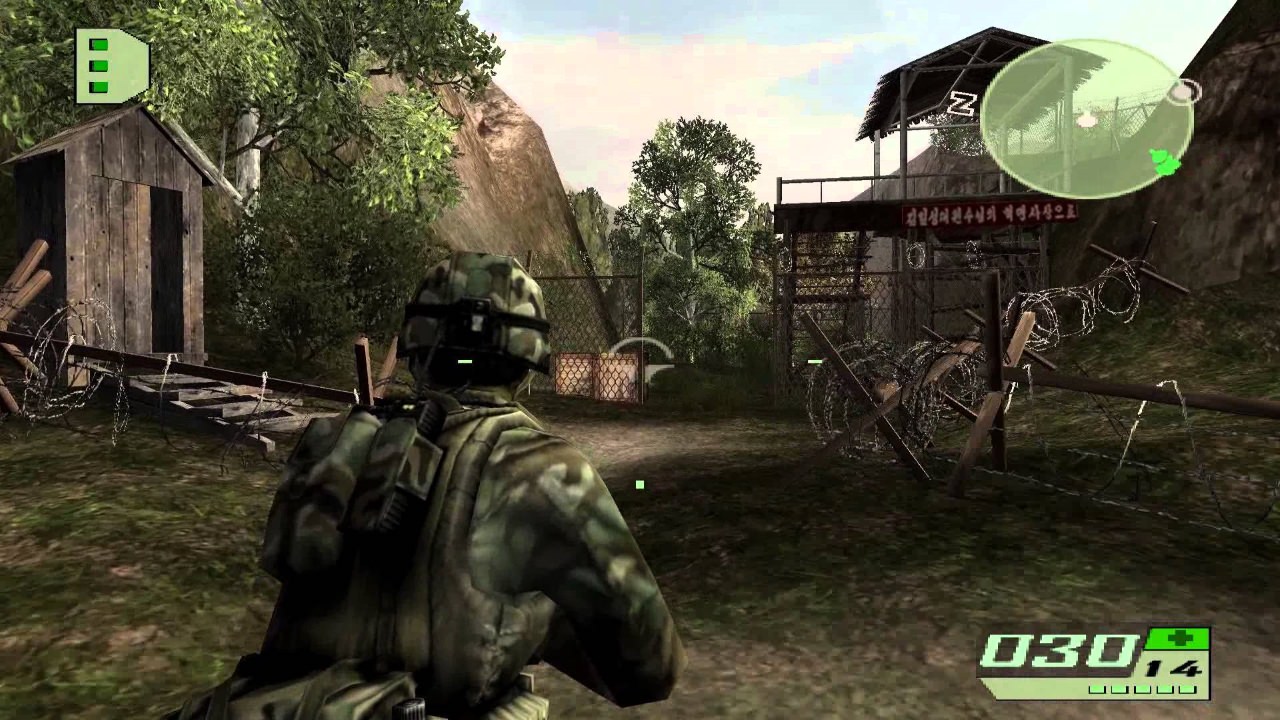This screenshot has width=1280, height=720.
Task: Toggle the top green ammo segment top-left
Action: 98,46
